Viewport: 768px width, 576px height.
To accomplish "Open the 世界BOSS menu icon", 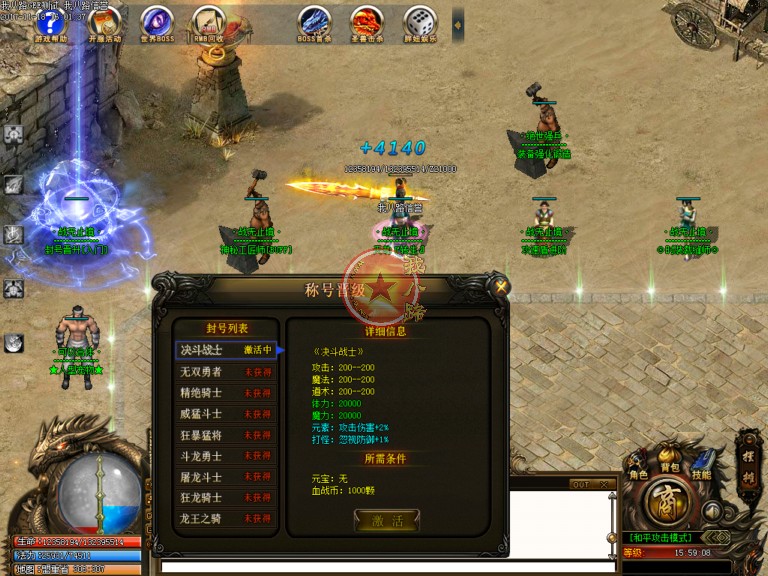I will [156, 22].
